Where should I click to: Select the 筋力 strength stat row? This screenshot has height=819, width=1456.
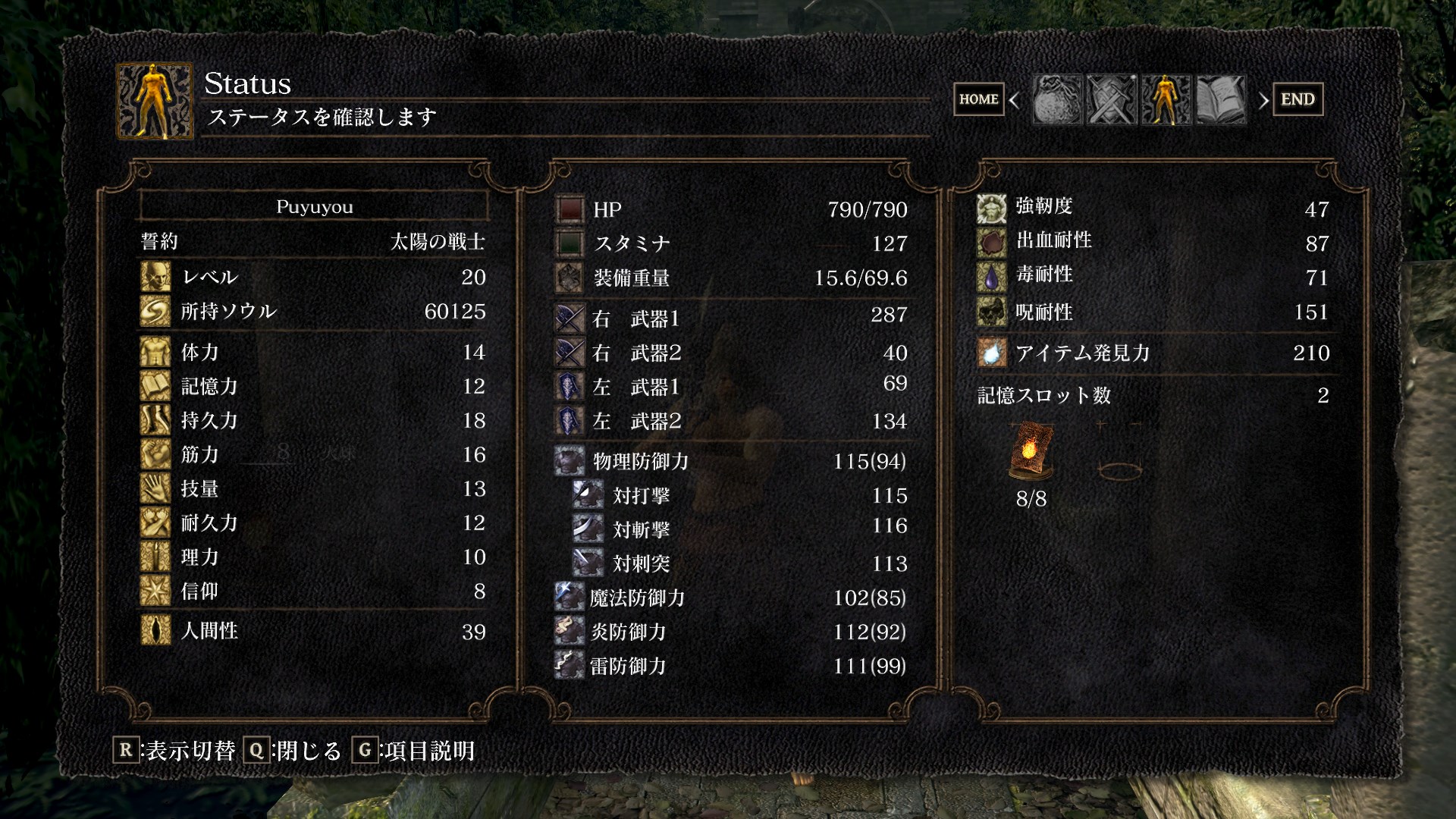pyautogui.click(x=312, y=454)
